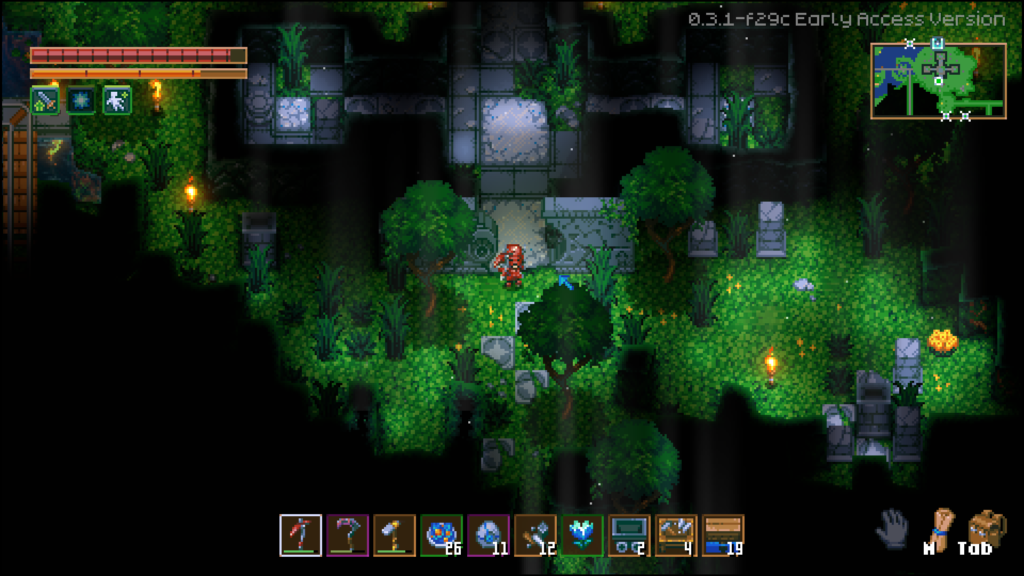
Task: Open the minimap
Action: 937,81
